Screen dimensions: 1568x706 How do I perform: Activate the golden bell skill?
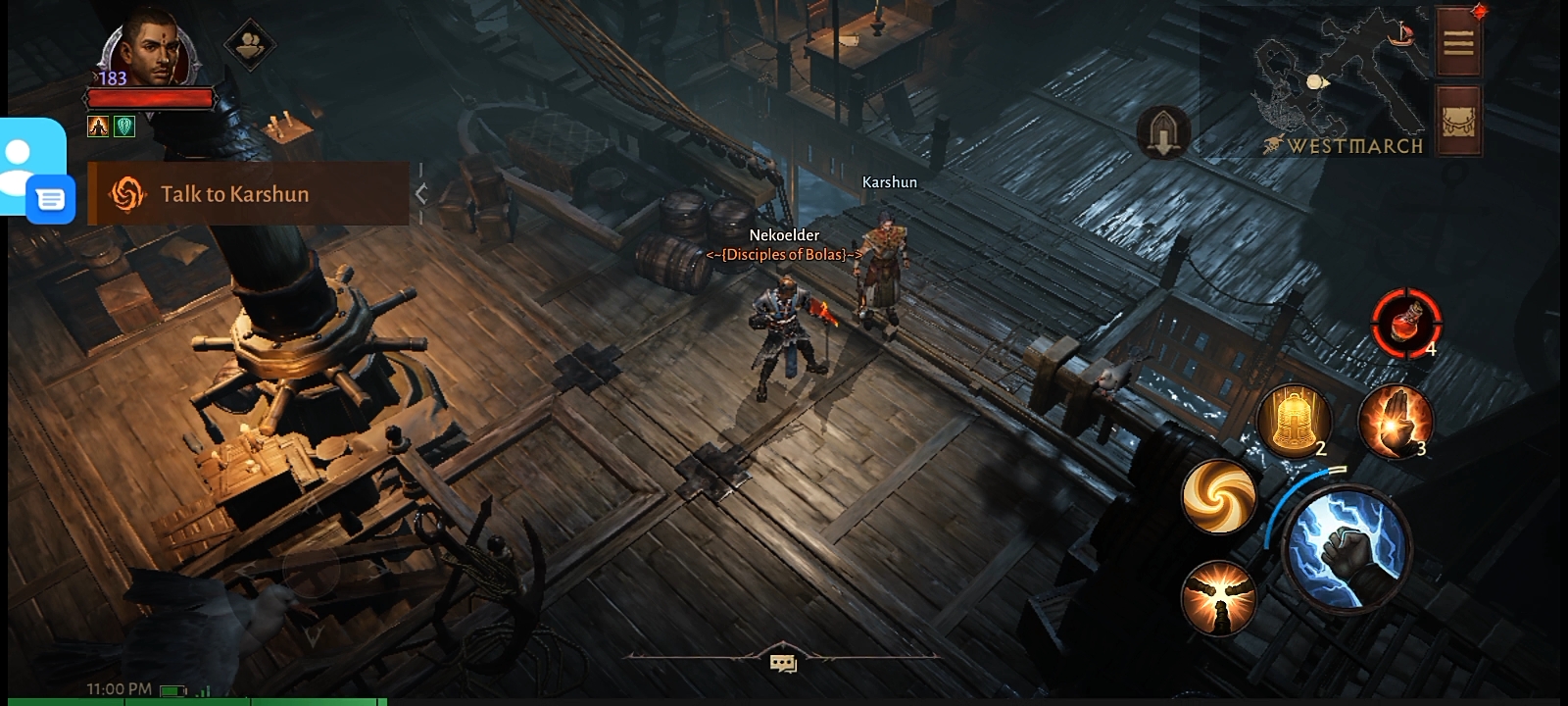click(x=1294, y=420)
